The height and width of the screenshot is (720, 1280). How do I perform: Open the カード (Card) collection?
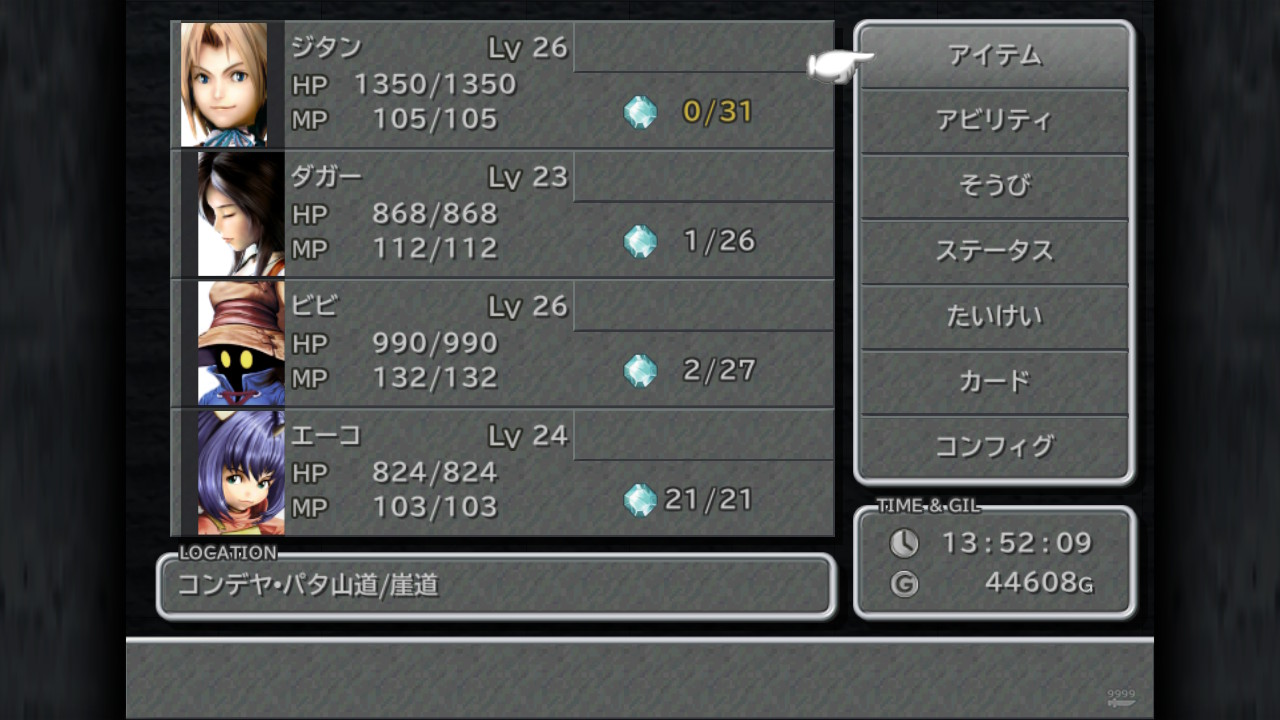tap(995, 381)
